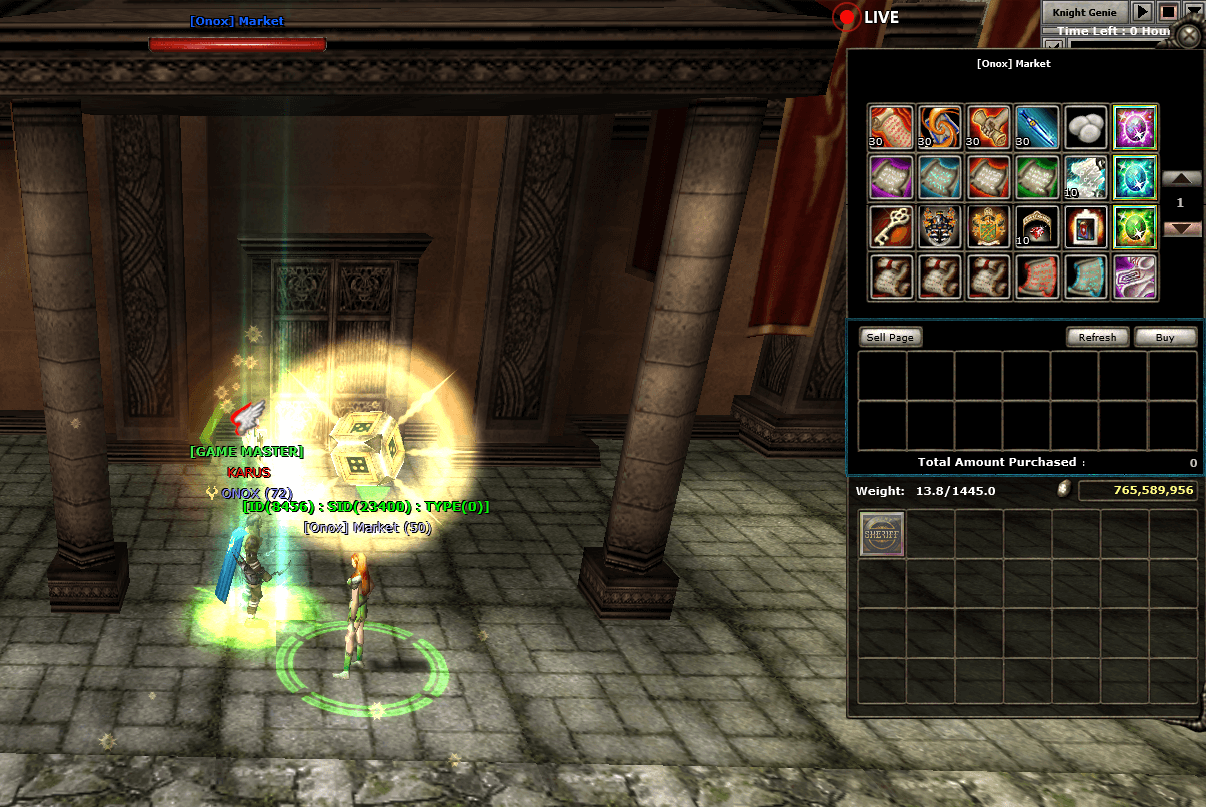The image size is (1206, 807).
Task: Open the Sell Page
Action: coord(890,337)
